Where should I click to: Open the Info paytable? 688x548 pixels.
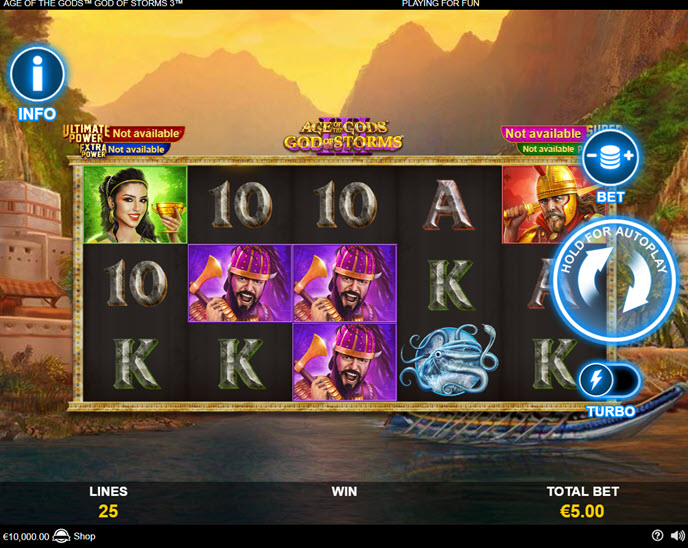[37, 75]
